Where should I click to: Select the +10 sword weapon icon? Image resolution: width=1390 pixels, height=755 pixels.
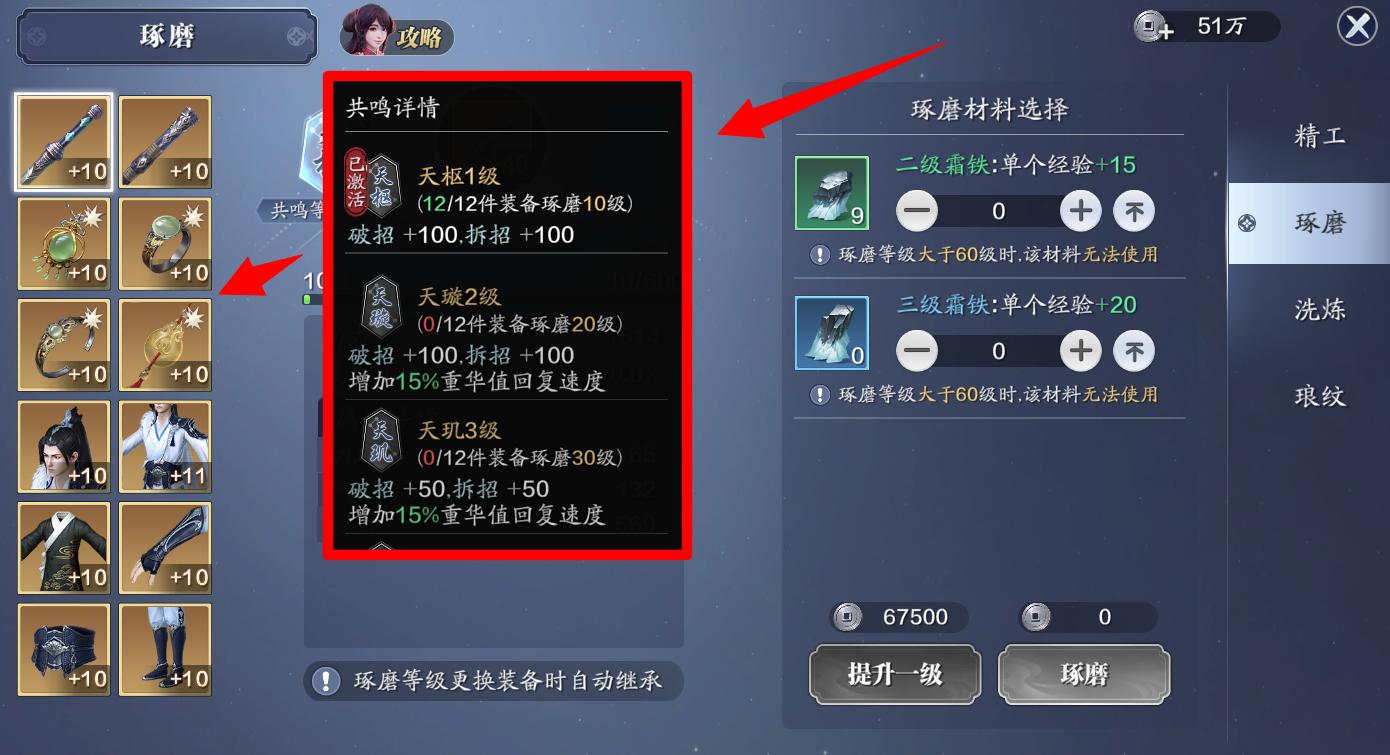point(63,142)
